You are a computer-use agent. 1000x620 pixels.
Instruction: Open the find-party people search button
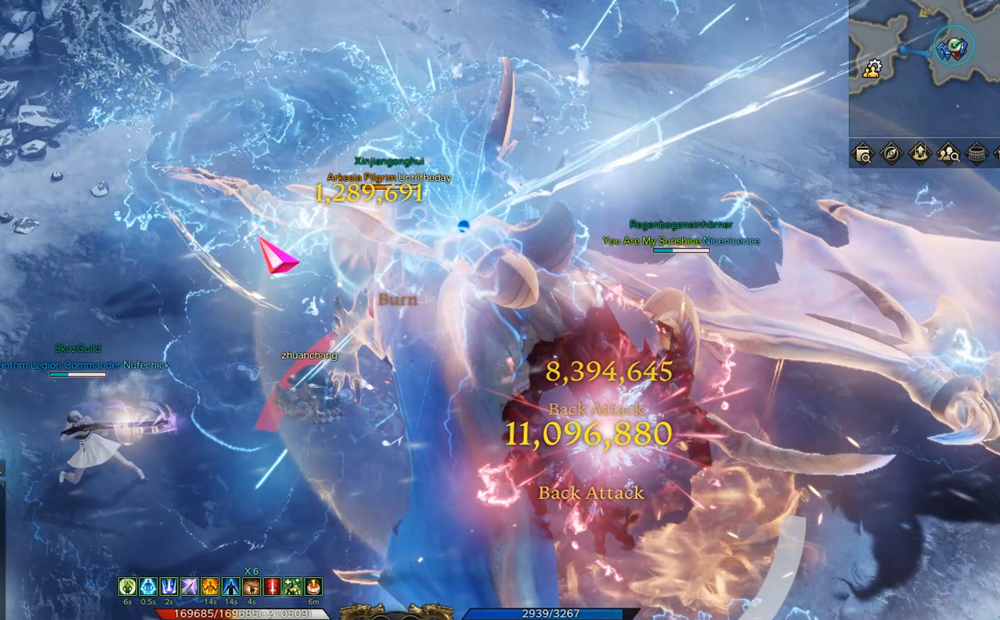point(949,154)
